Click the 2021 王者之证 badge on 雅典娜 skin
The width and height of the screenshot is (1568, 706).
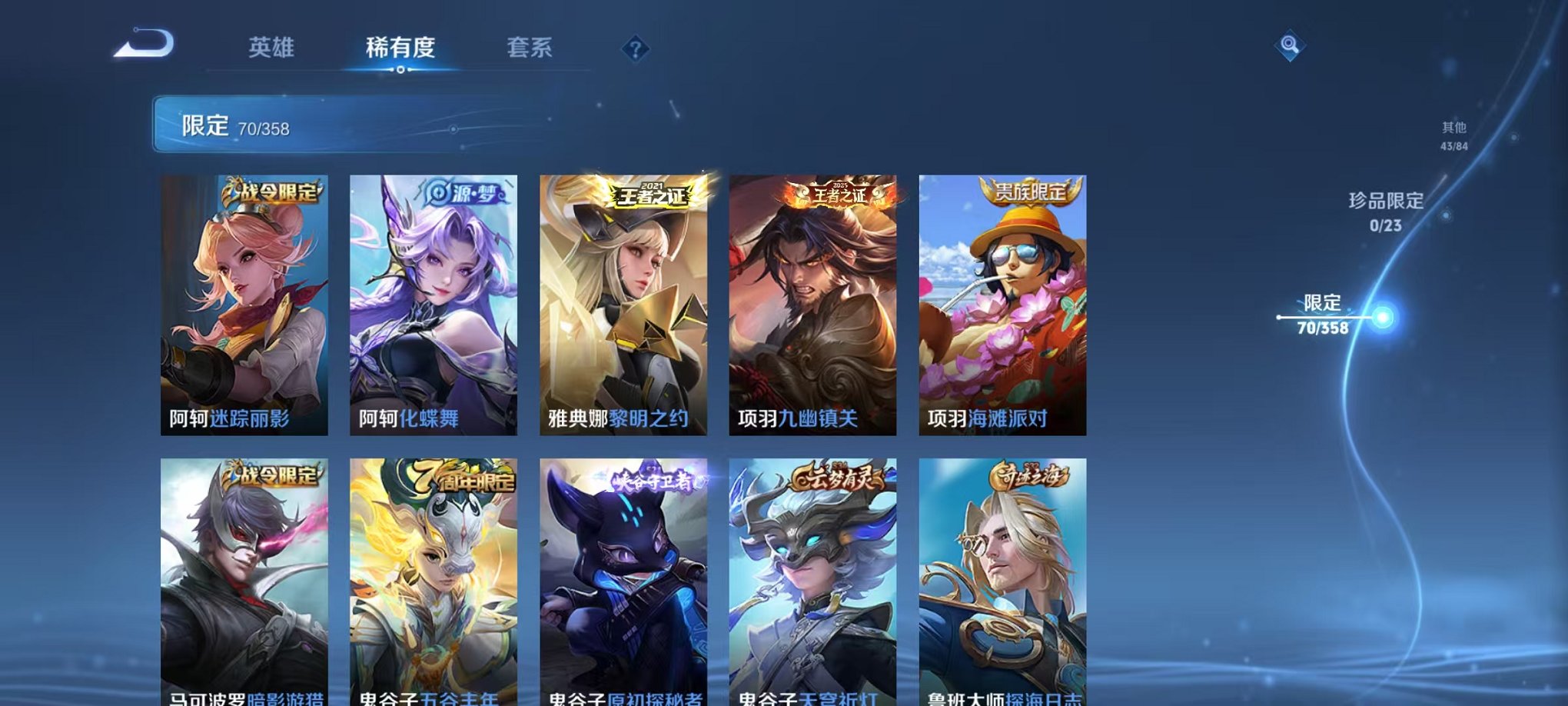652,192
